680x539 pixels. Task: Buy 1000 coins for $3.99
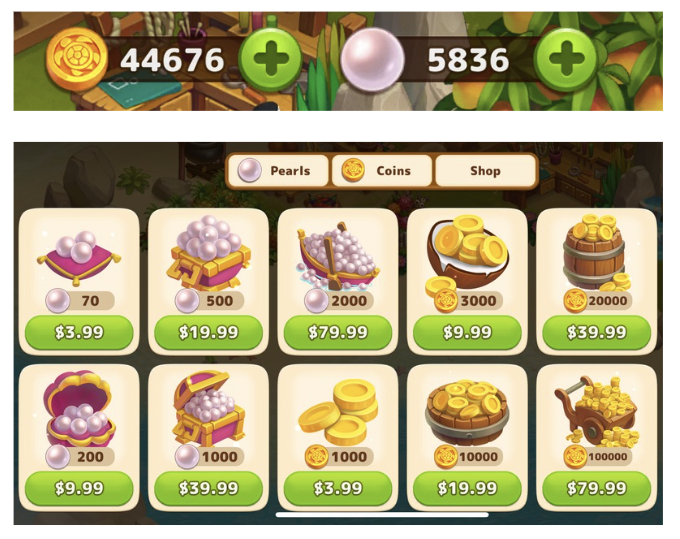[337, 488]
